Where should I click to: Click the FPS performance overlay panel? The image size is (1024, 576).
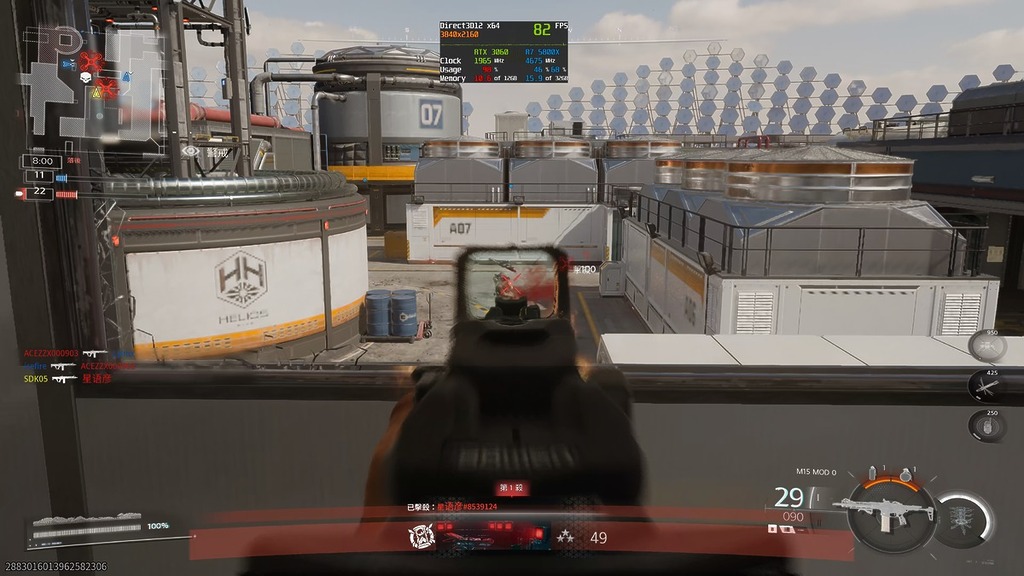(x=504, y=51)
